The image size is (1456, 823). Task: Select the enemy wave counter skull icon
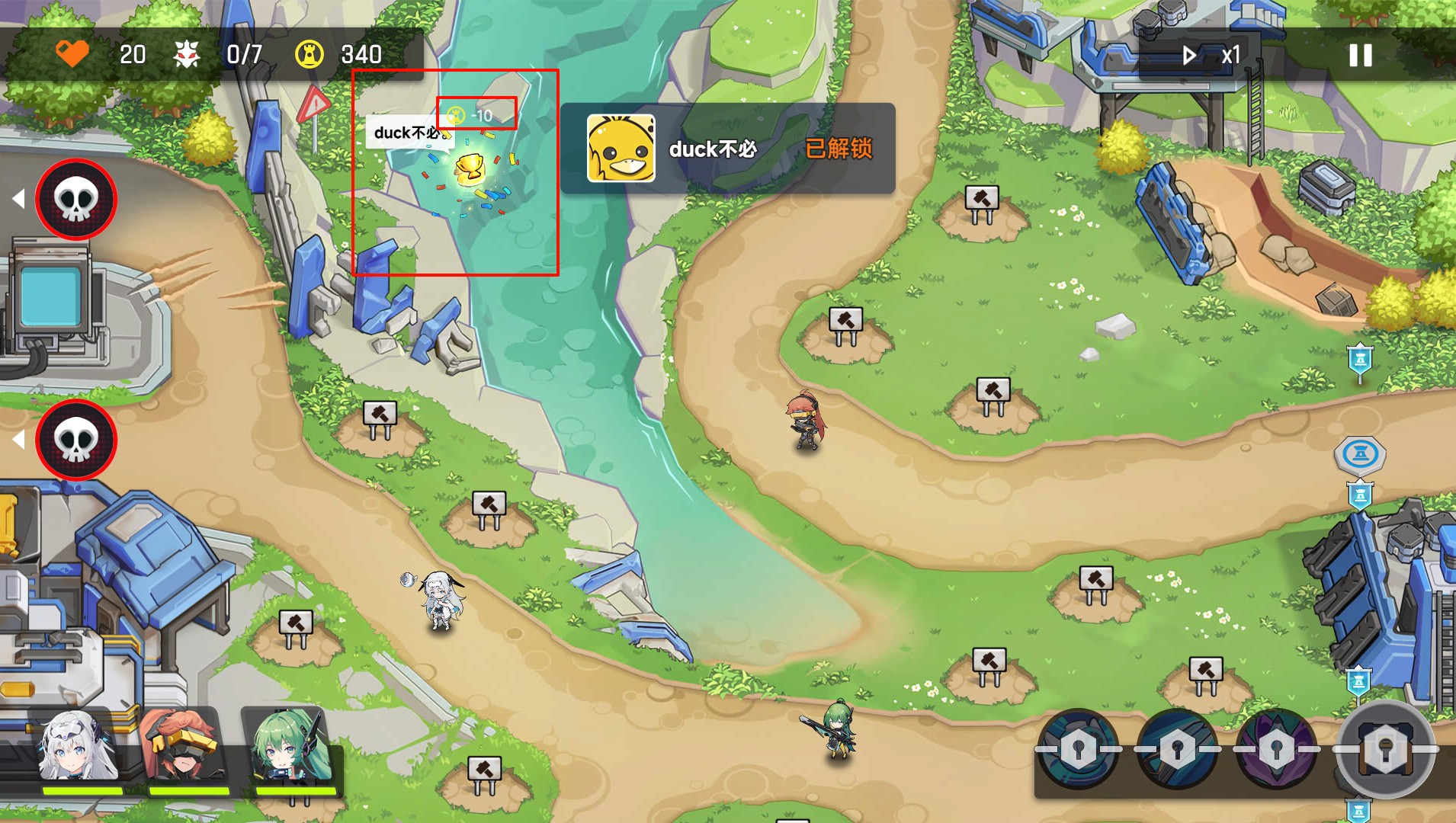pos(188,54)
